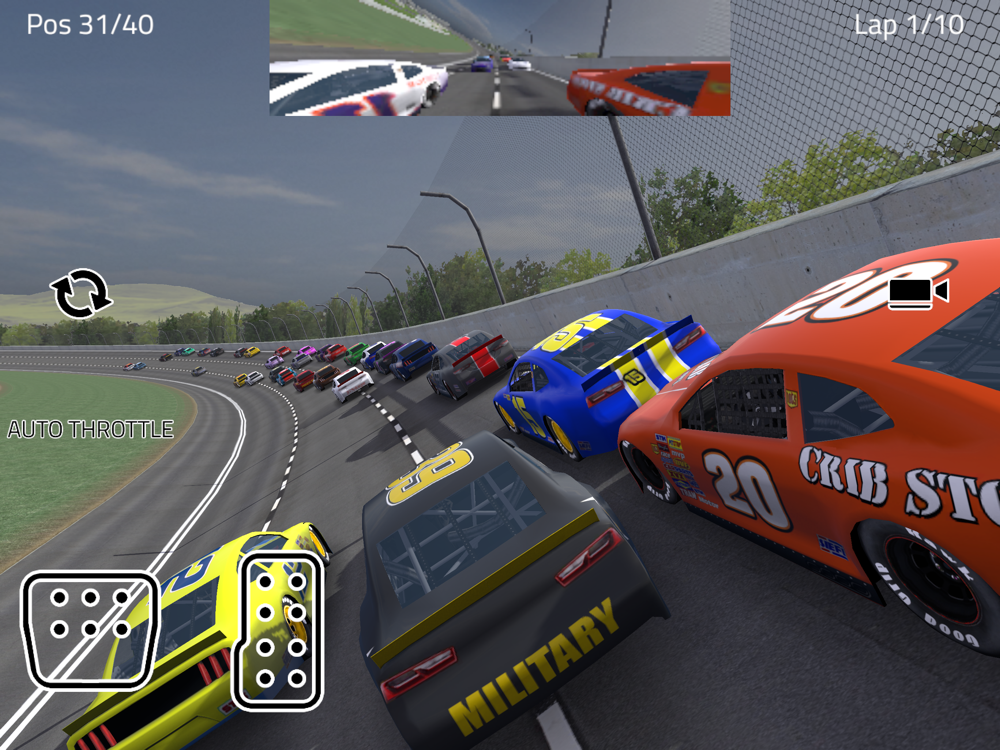This screenshot has height=750, width=1000.
Task: Click the circular arrows reset icon
Action: 81,294
